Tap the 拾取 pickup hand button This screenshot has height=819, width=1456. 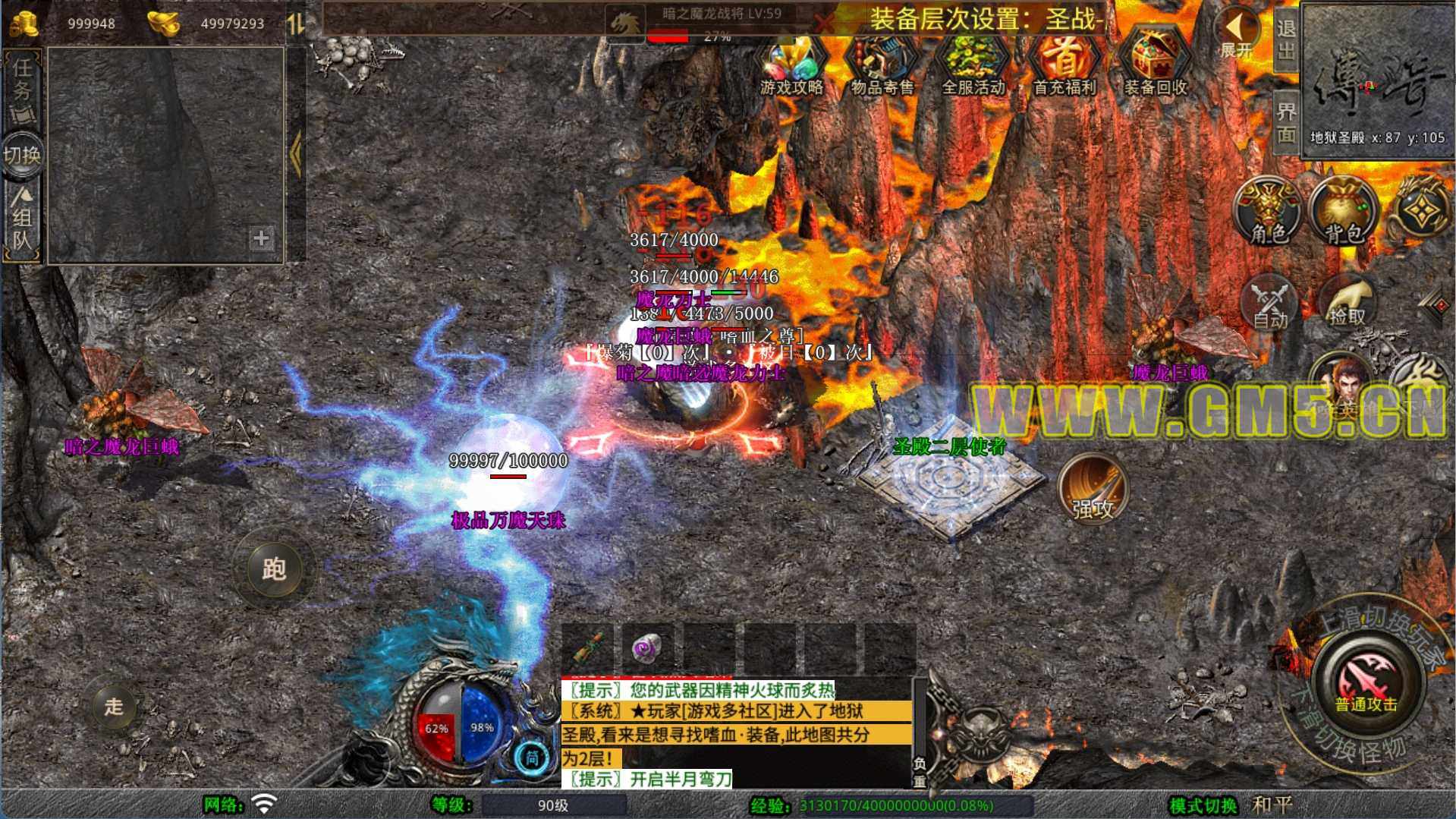point(1347,302)
